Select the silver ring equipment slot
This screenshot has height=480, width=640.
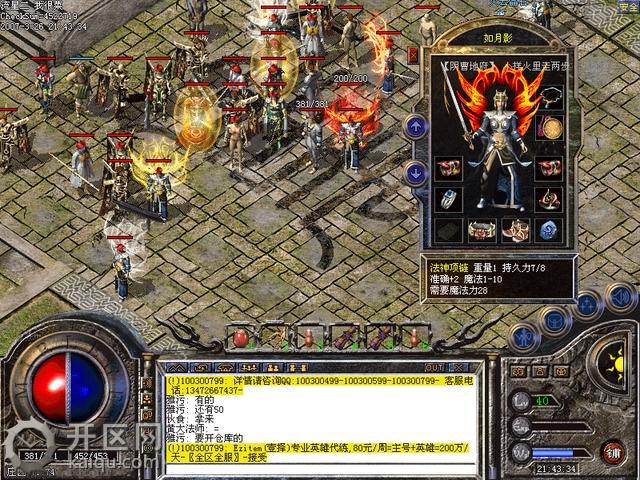(449, 199)
